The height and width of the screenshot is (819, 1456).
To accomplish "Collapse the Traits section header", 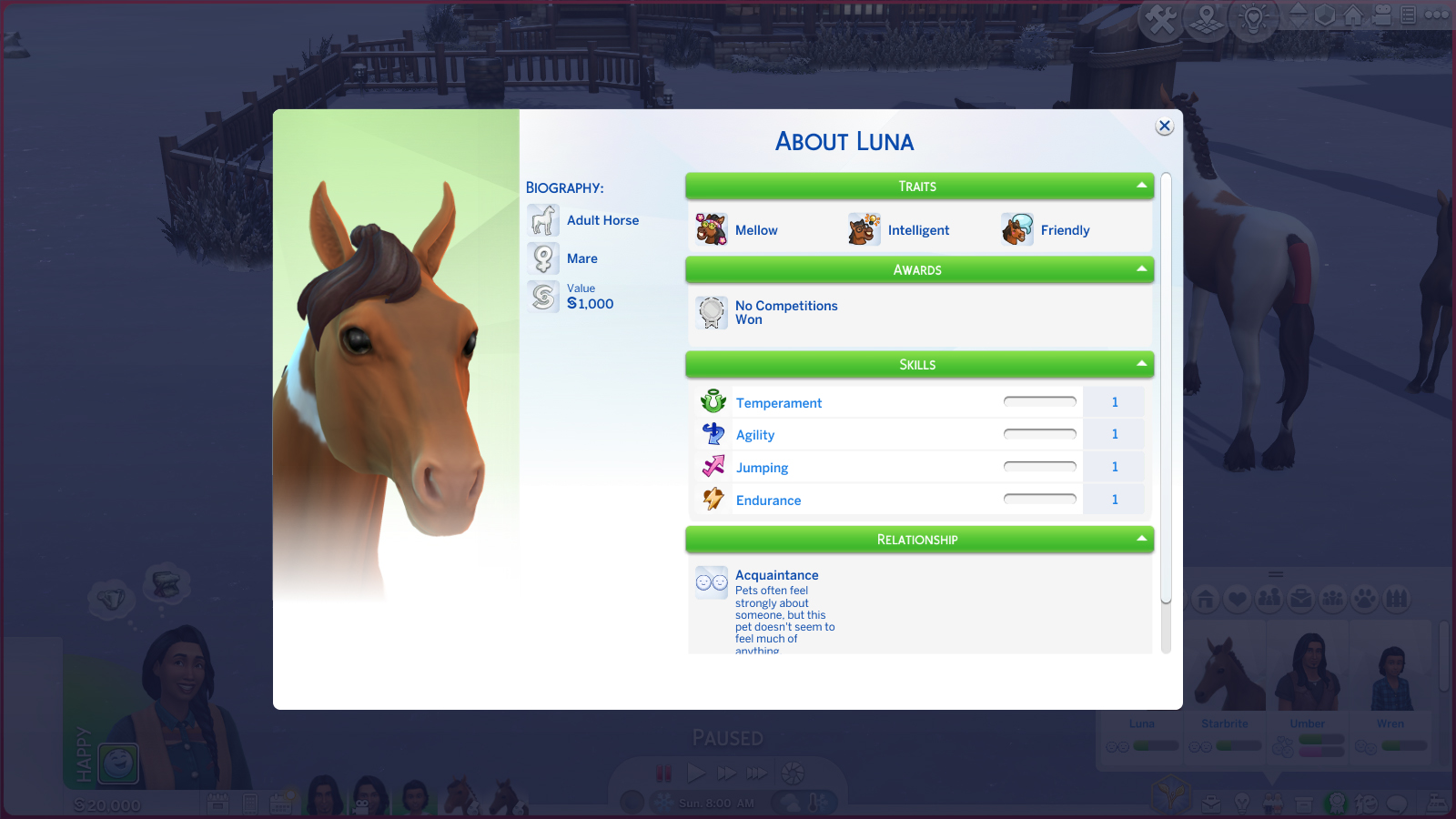I will [919, 187].
